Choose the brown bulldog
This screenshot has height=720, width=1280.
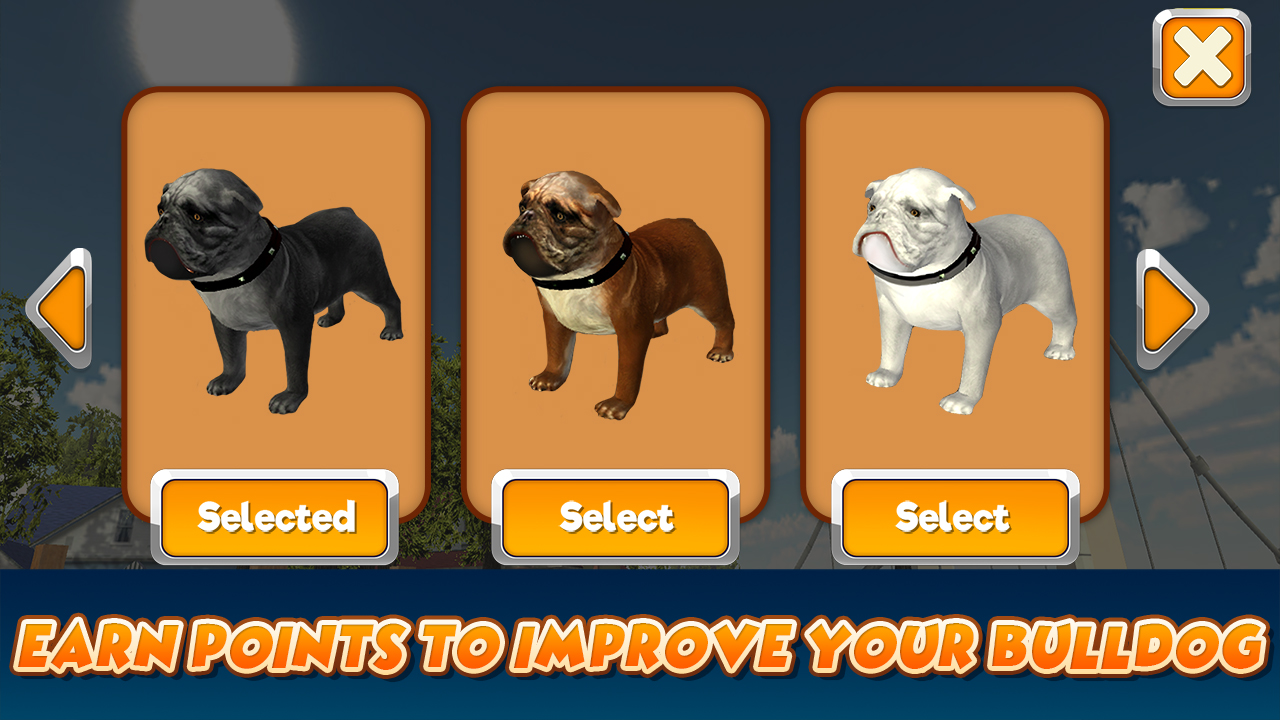point(614,516)
